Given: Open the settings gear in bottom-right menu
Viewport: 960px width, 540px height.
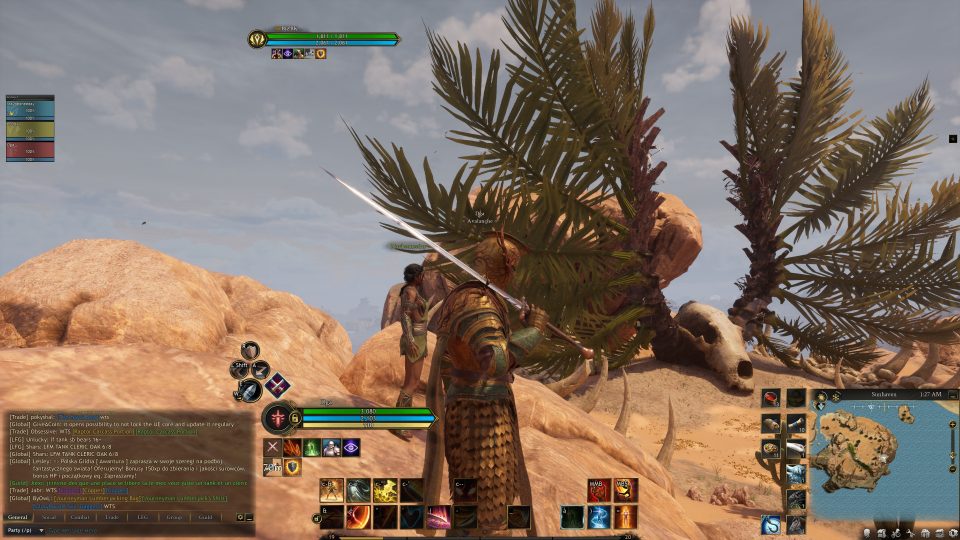Looking at the screenshot, I should [953, 532].
